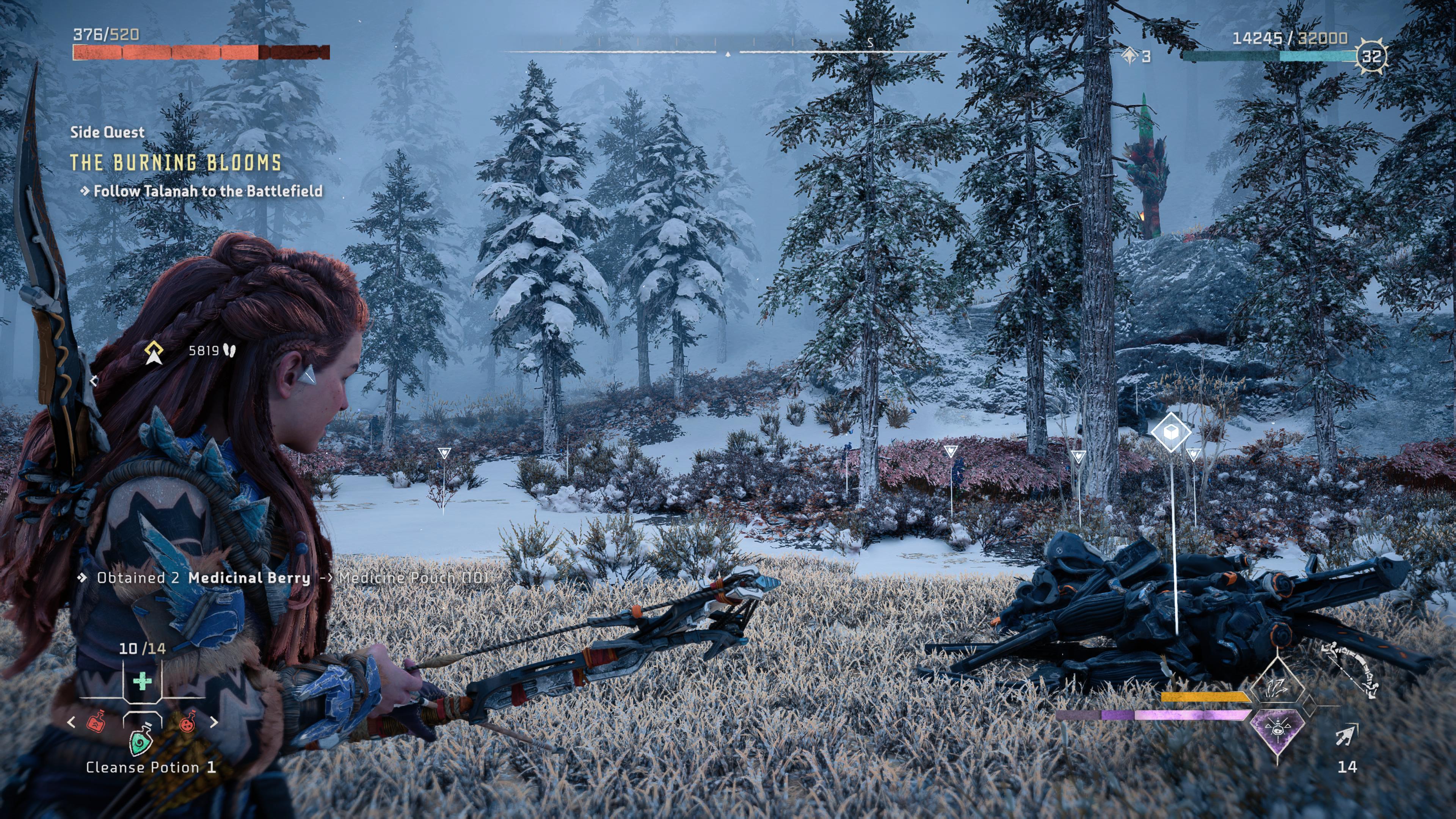
Task: Select the cube loot marker diamond
Action: point(1170,432)
